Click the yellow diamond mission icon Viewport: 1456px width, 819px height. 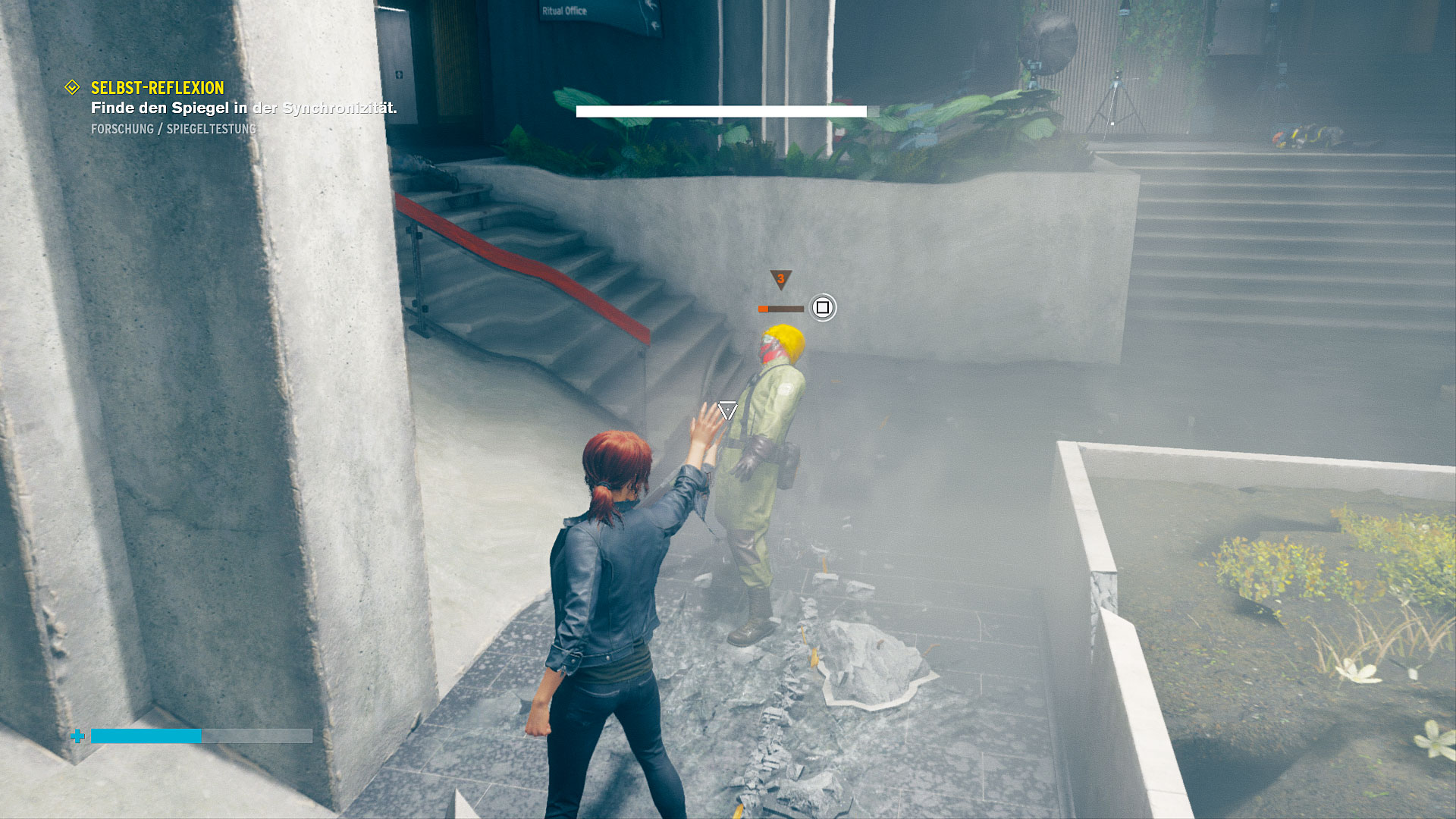(x=72, y=88)
